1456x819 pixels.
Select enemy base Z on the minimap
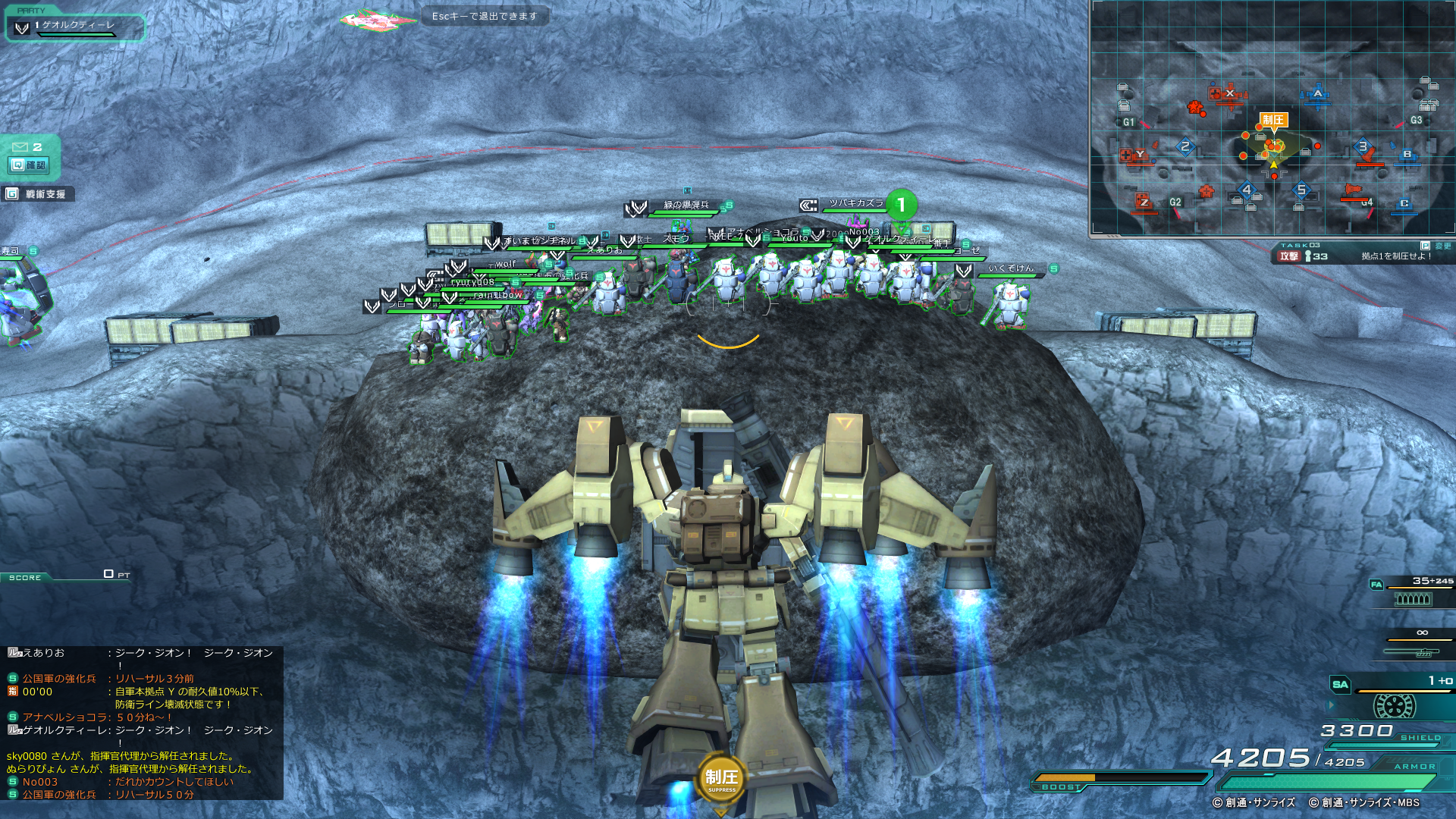[1144, 202]
